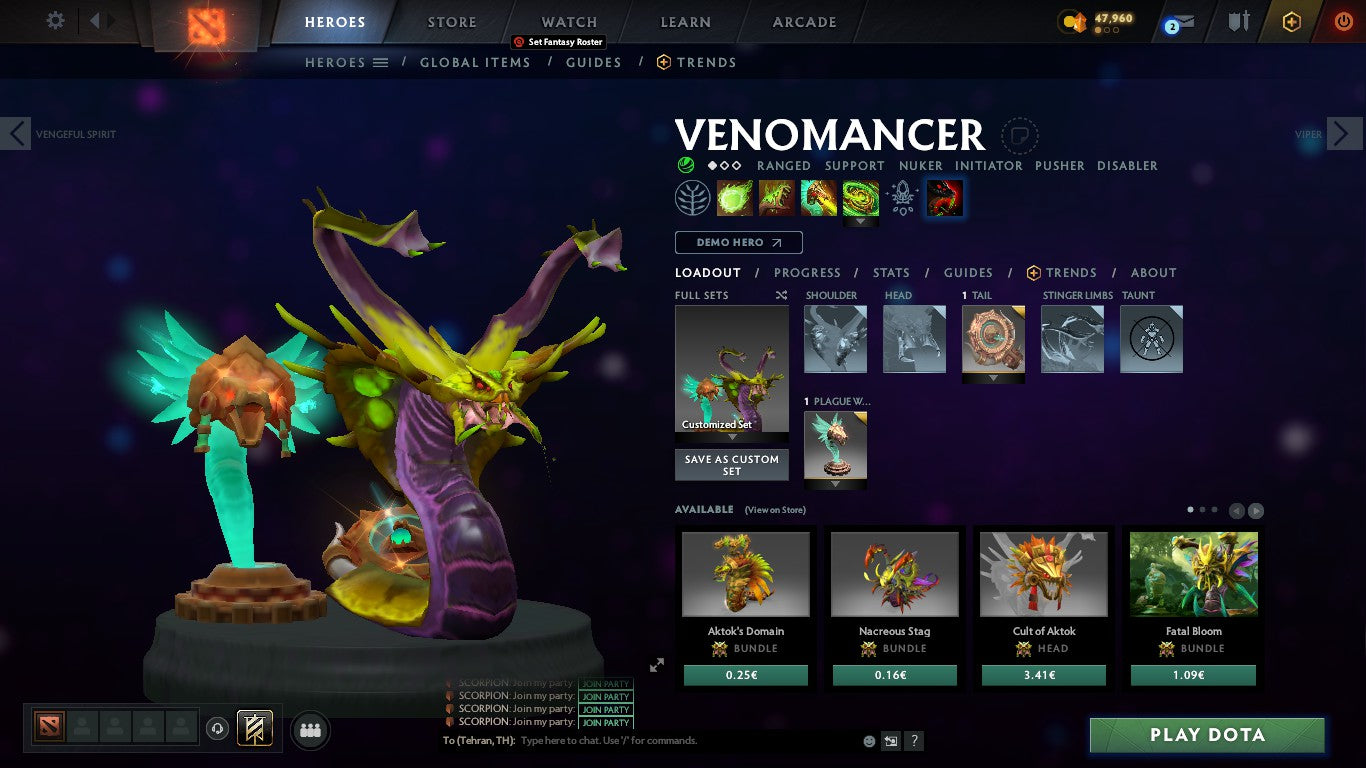Select the Poison Sting ability icon
Viewport: 1366px width, 768px height.
pos(778,197)
